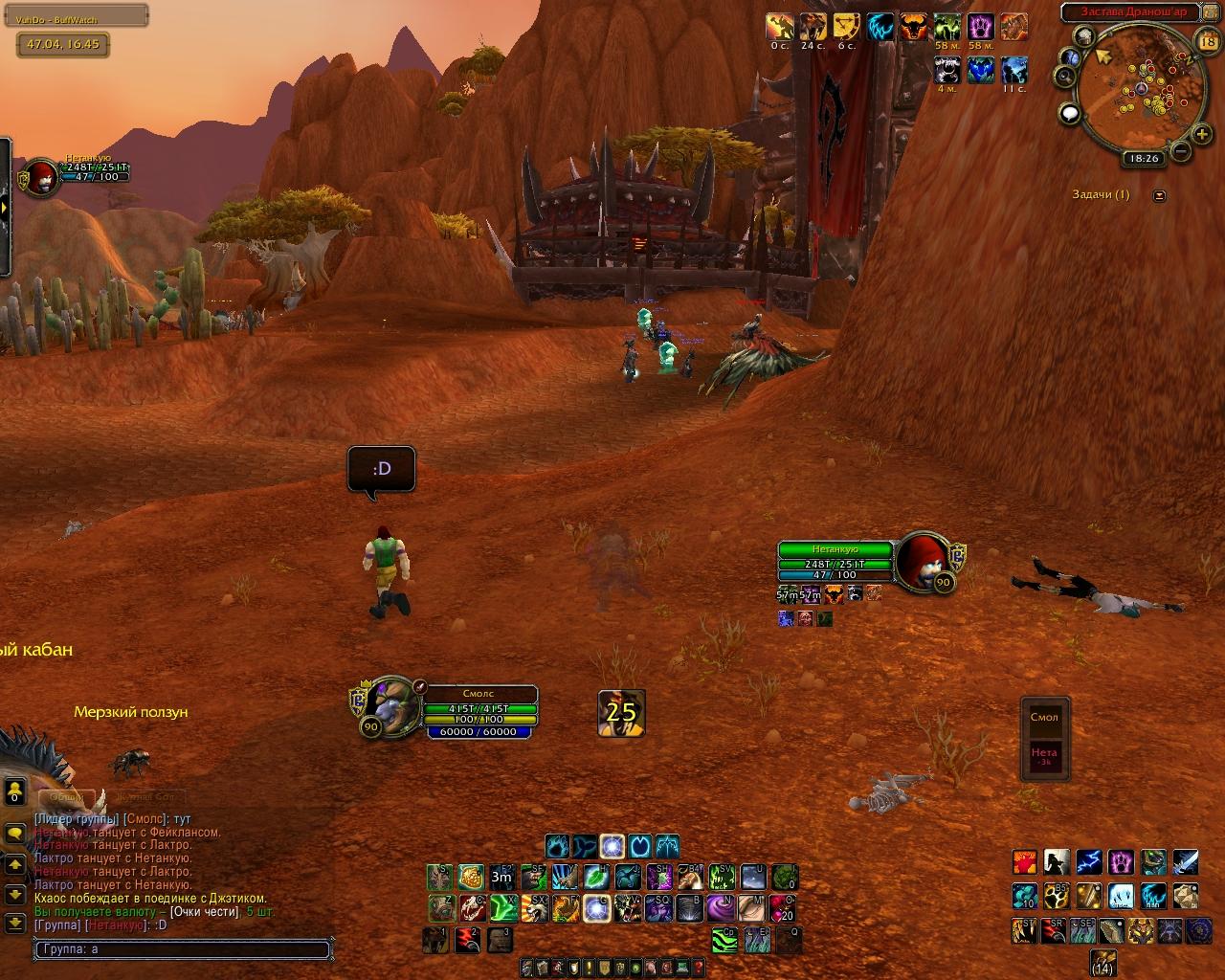Image resolution: width=1225 pixels, height=980 pixels.
Task: Activate the green tiger stripes ability Cp
Action: click(724, 940)
